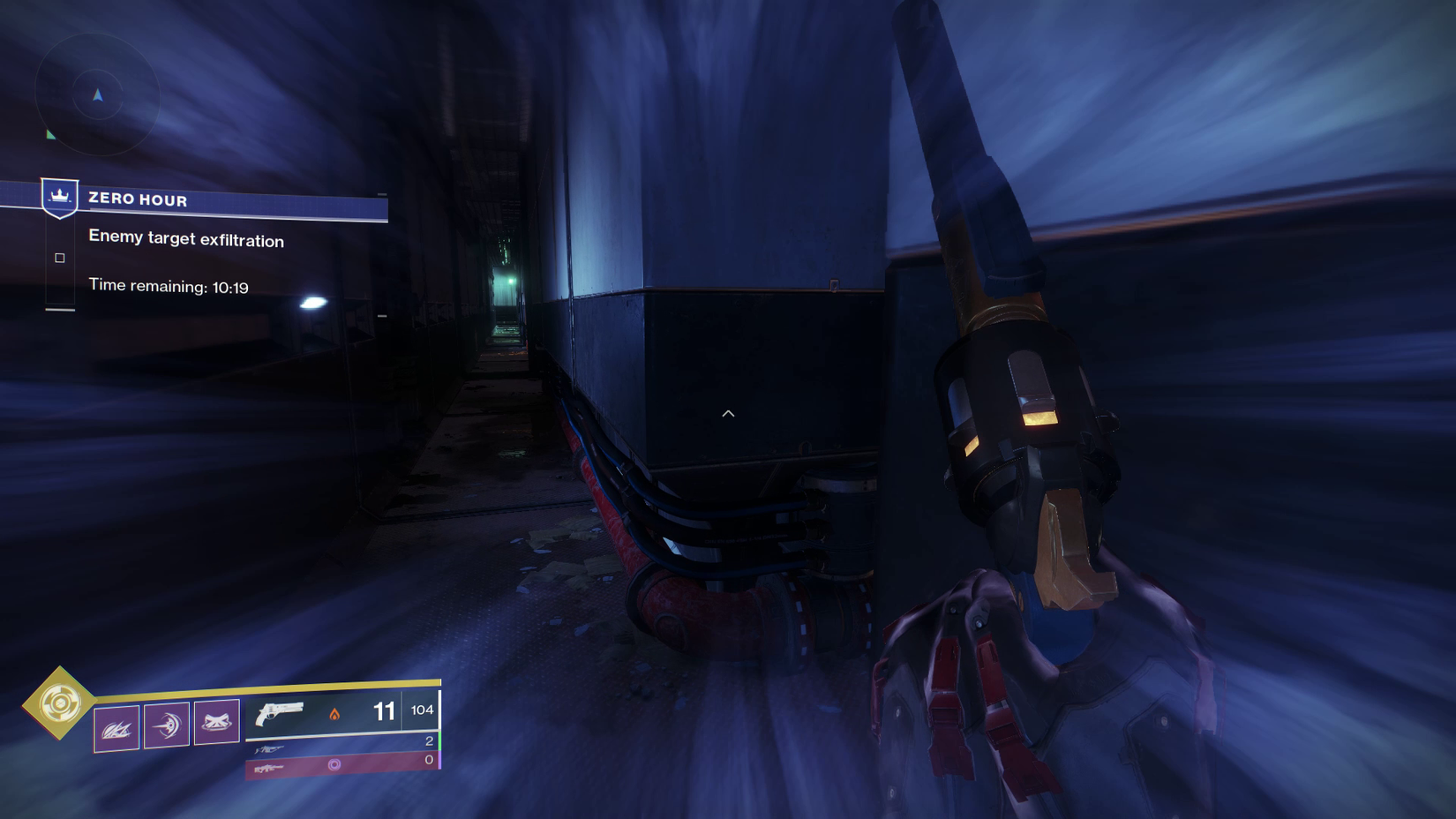Click the power weapon icon in the red bar
Image resolution: width=1456 pixels, height=819 pixels.
pos(271,770)
